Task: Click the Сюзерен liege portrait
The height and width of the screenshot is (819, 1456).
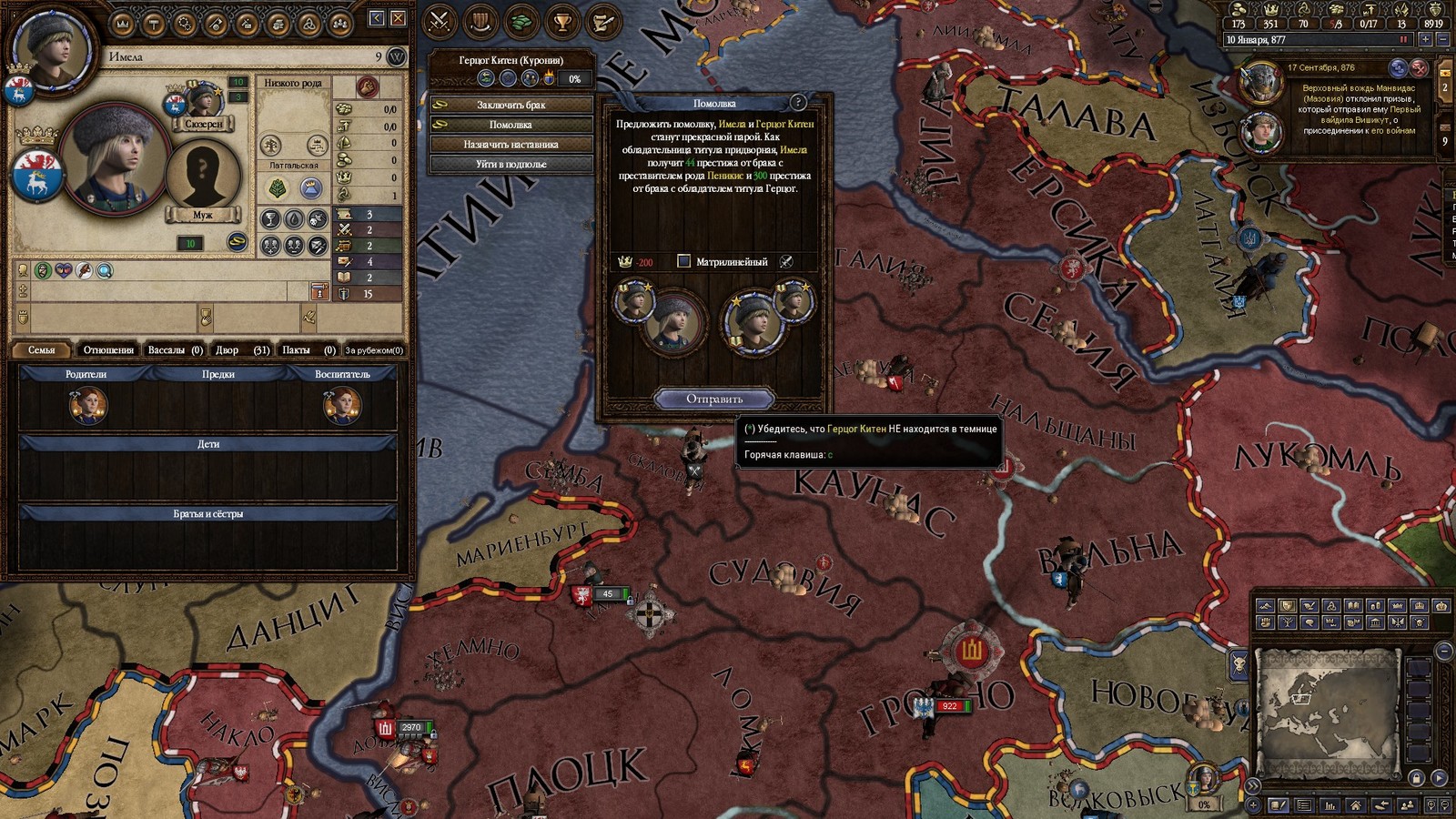Action: click(x=203, y=102)
